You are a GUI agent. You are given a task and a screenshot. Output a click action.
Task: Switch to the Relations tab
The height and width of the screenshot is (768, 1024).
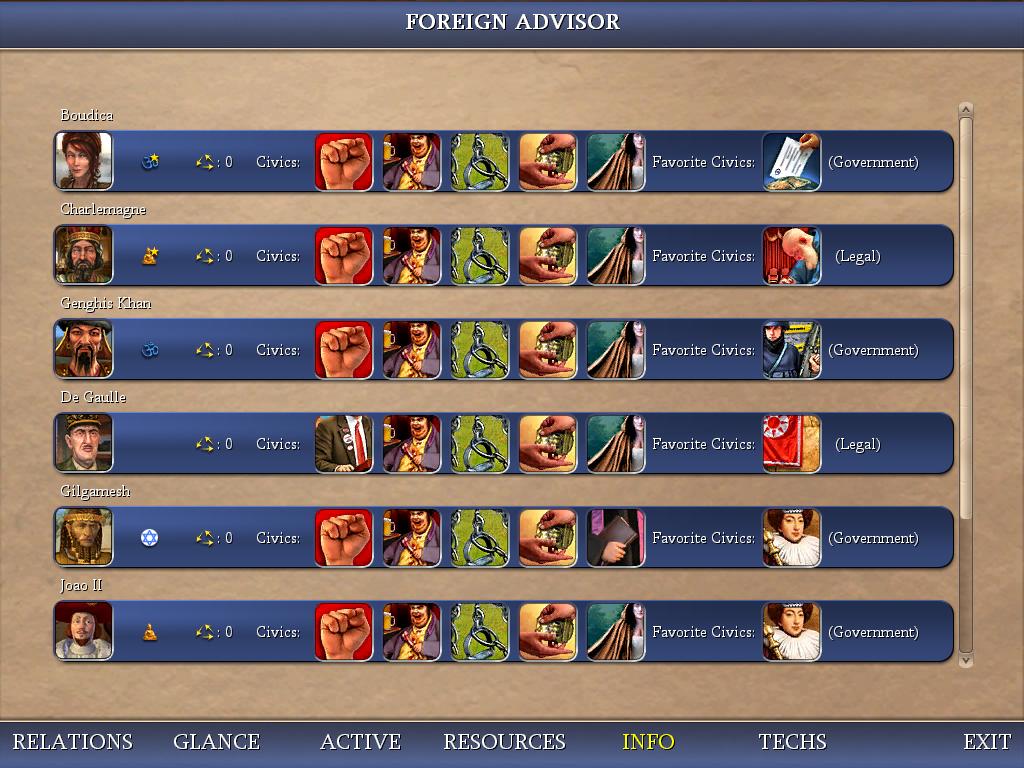coord(72,742)
